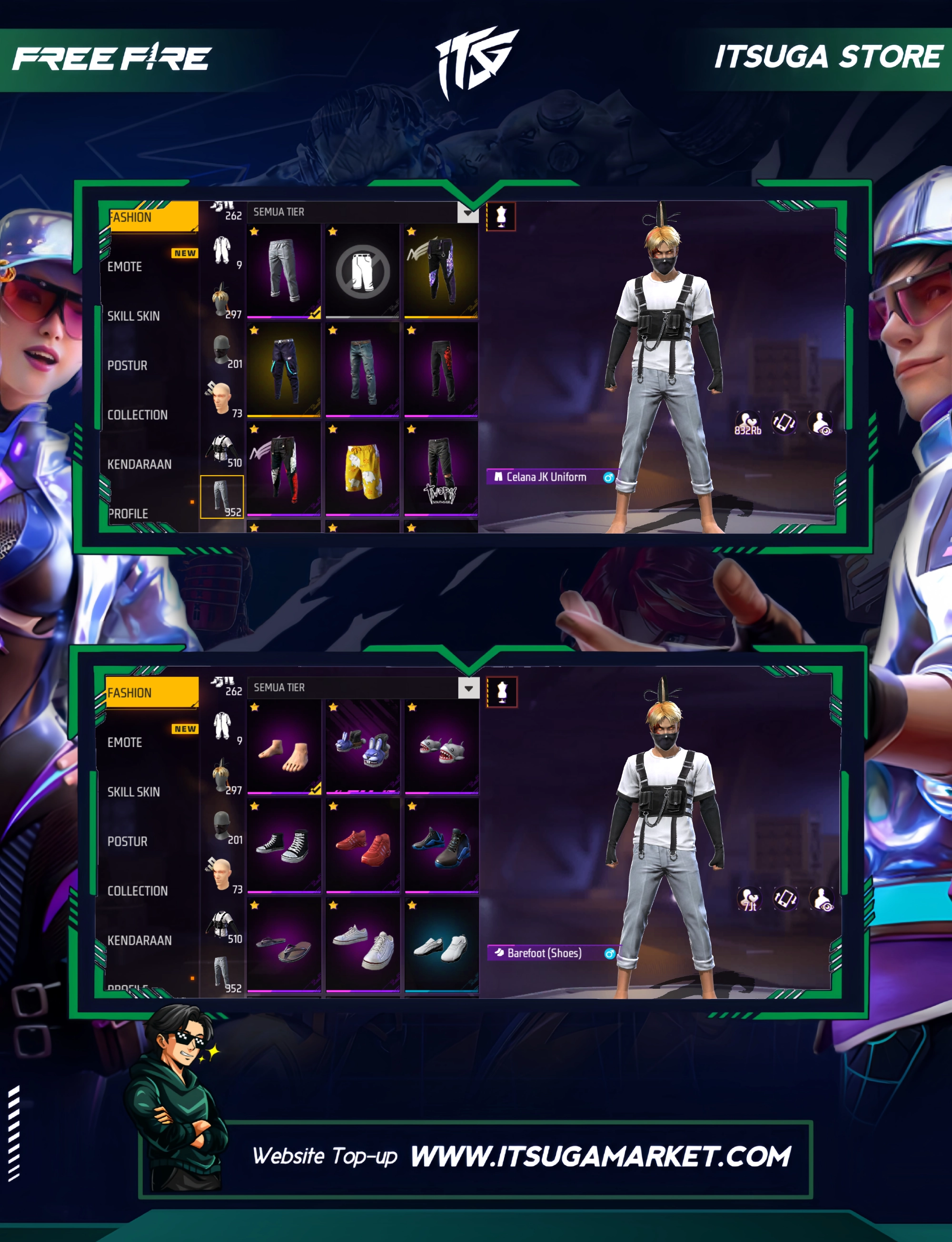Viewport: 952px width, 1242px height.
Task: Visit the www.itsugamarket.com top-up link
Action: 600,1156
